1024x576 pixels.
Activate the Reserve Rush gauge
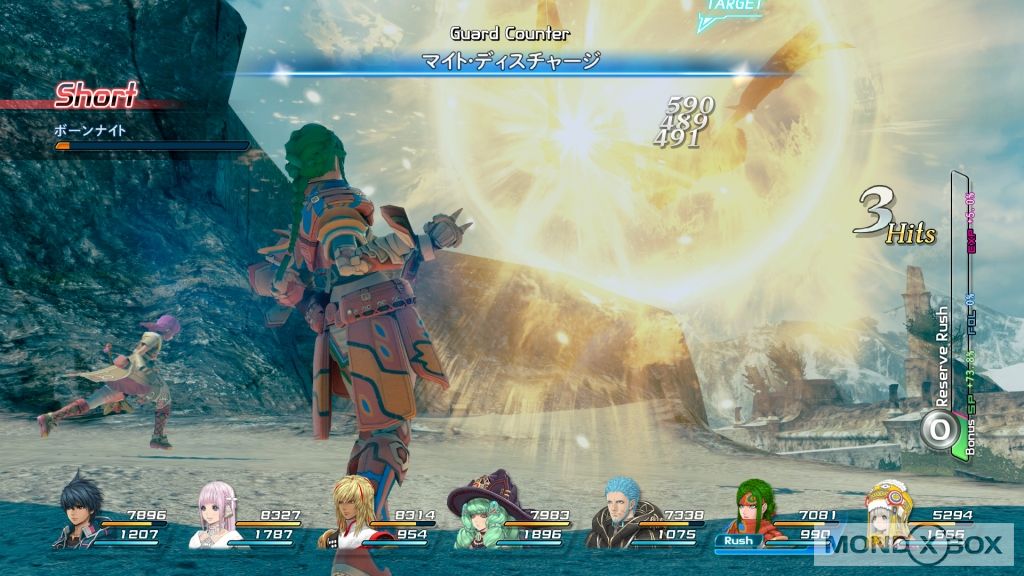pyautogui.click(x=940, y=429)
